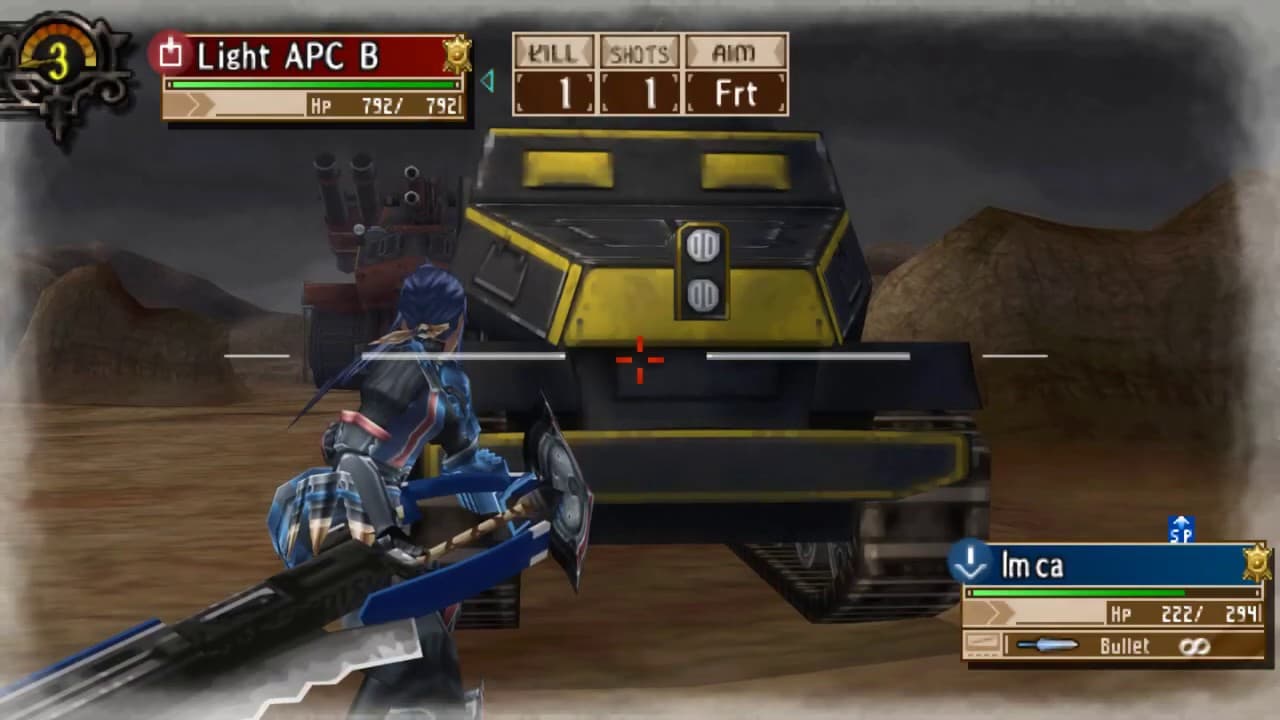Click the red targeting crosshair

click(638, 362)
